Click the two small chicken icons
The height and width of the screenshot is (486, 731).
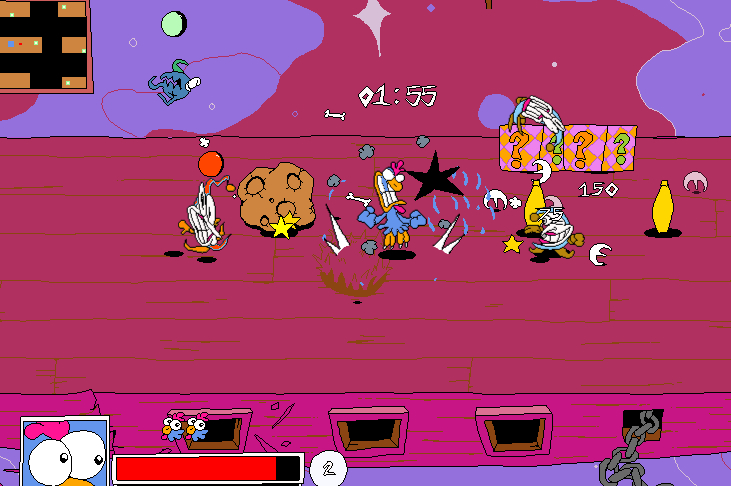185,428
